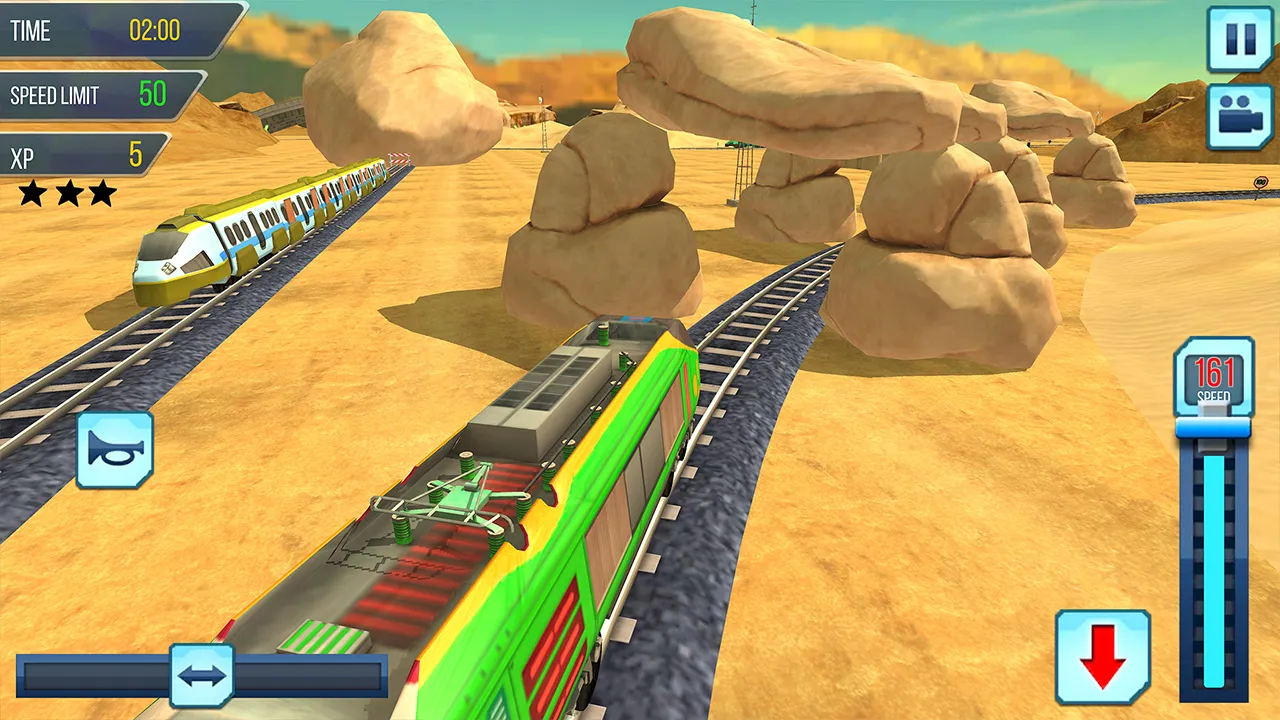
Task: Hit the red down-arrow brake button
Action: click(1103, 657)
